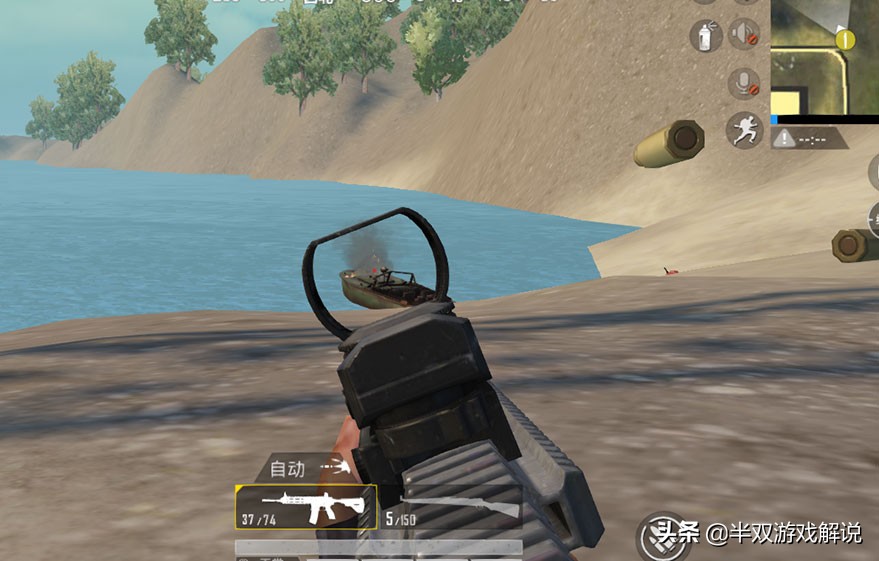Viewport: 879px width, 561px height.
Task: Select the assault rifle weapon slot
Action: tap(306, 507)
